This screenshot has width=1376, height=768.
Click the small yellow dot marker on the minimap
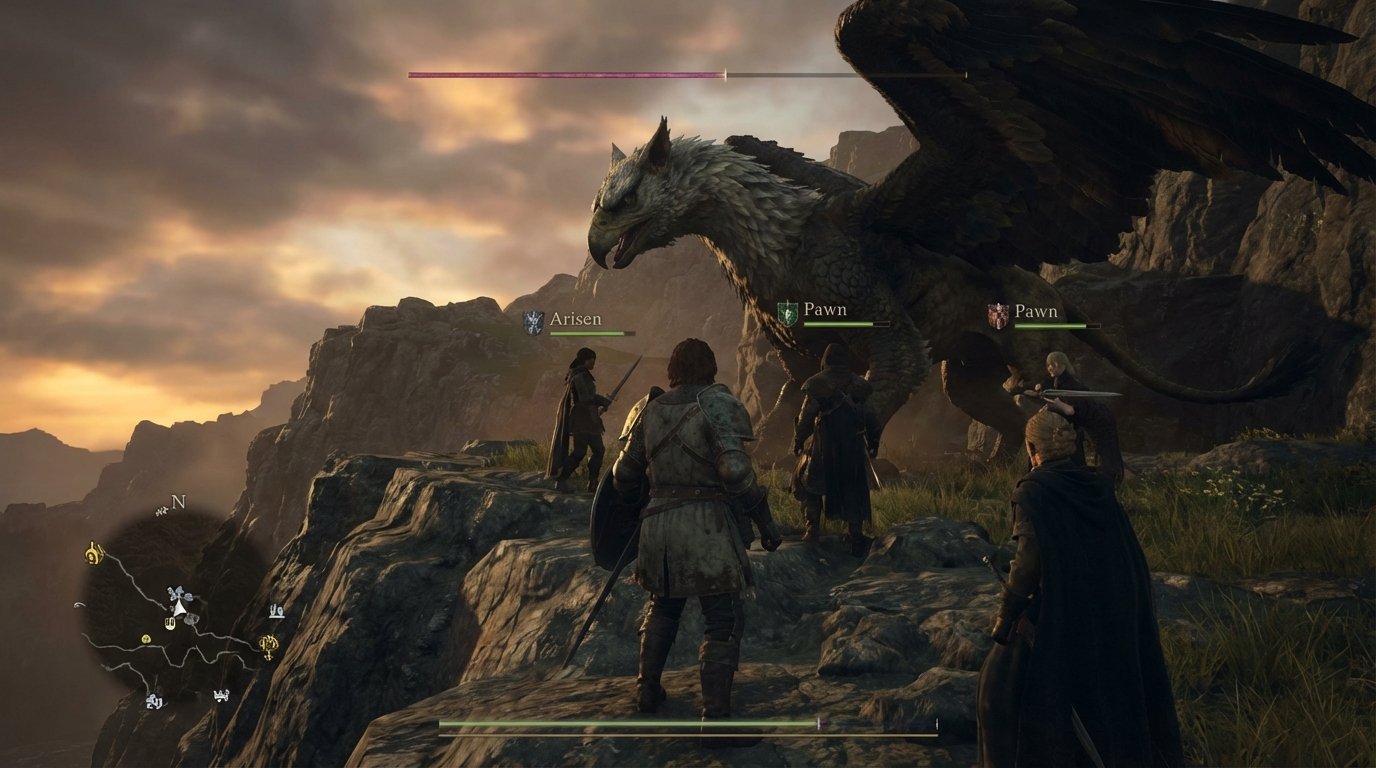coord(146,637)
